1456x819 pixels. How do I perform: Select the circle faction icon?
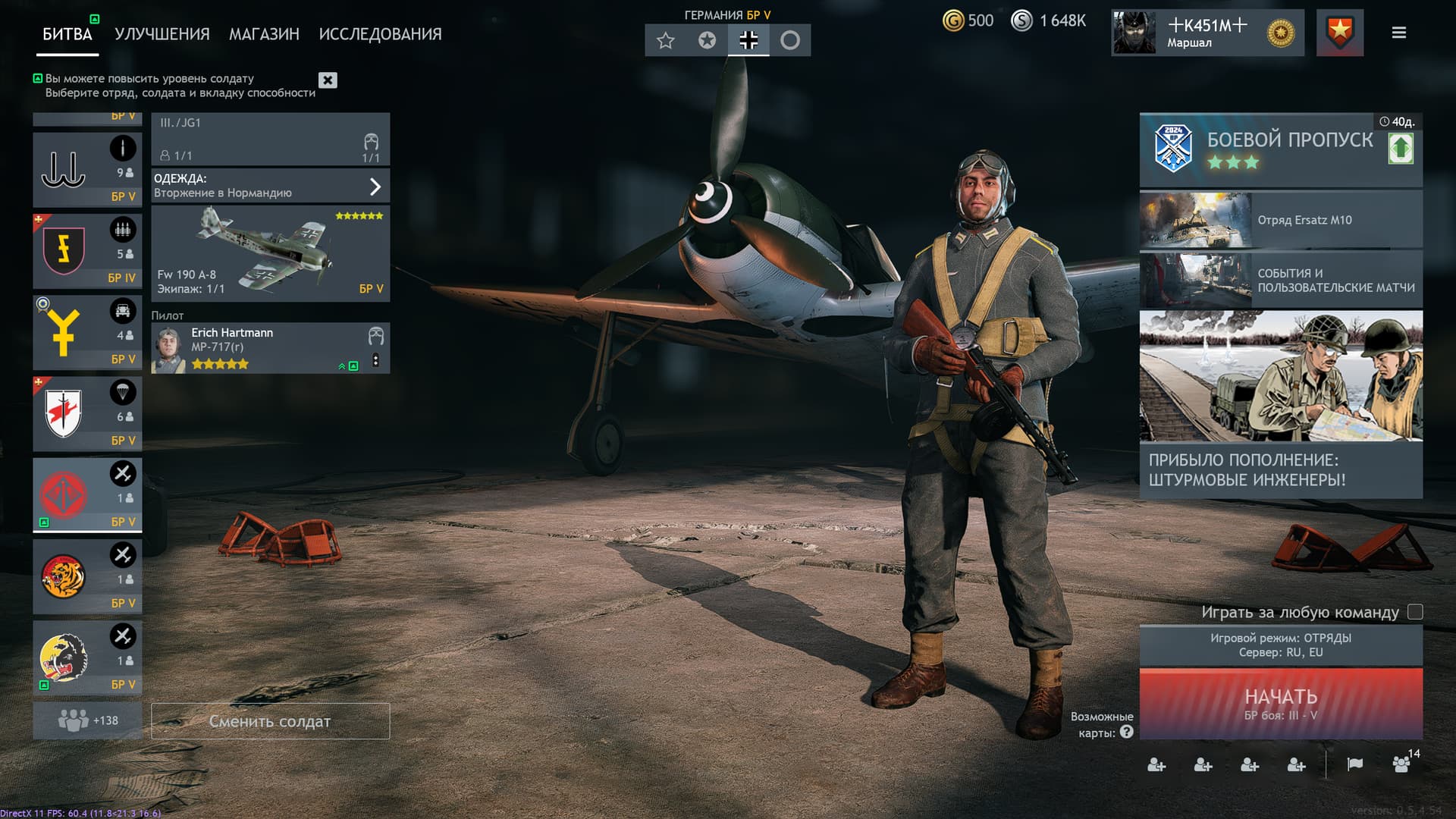[x=790, y=40]
